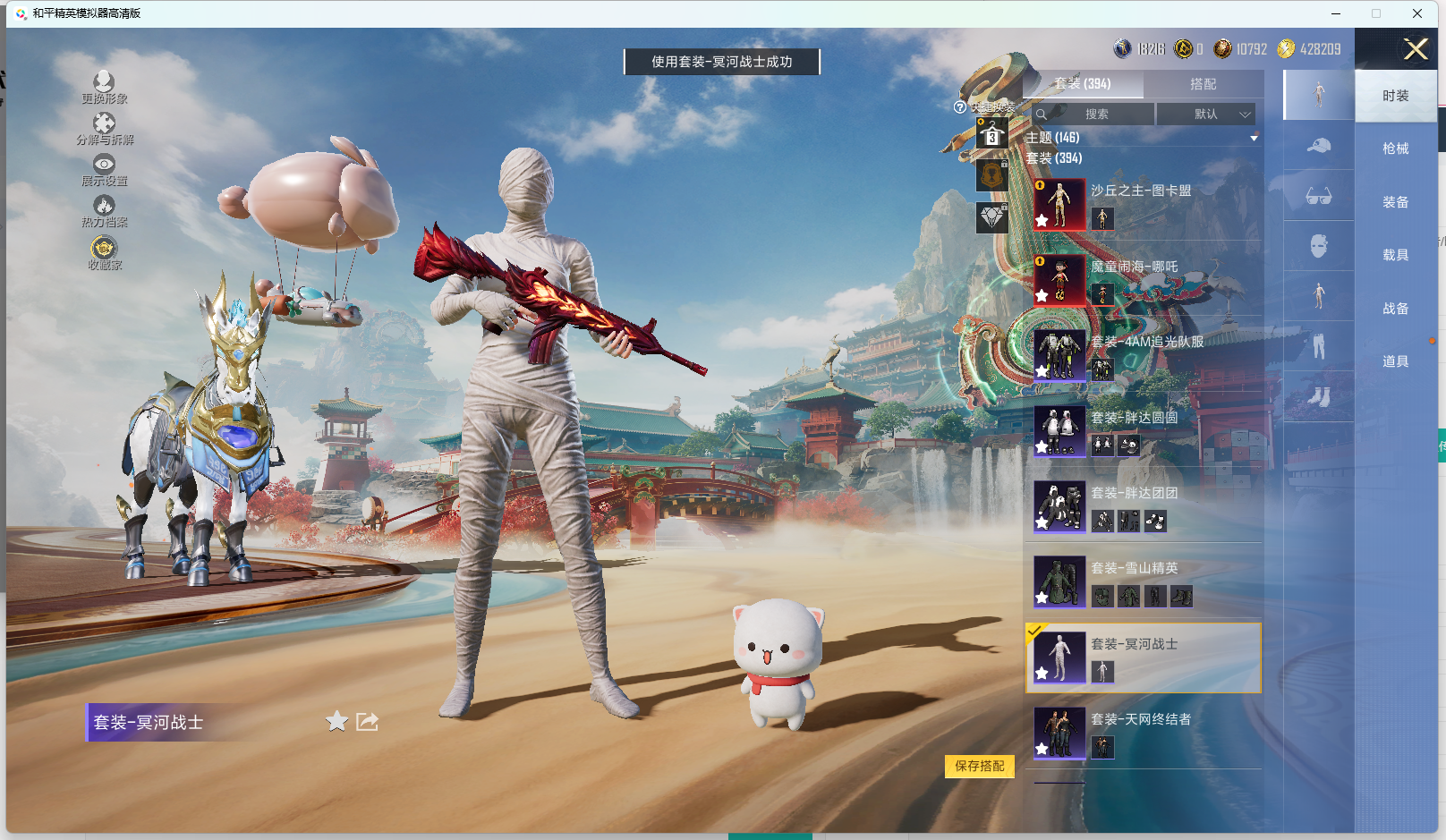Select the 套装 (394) tab

[x=1083, y=84]
